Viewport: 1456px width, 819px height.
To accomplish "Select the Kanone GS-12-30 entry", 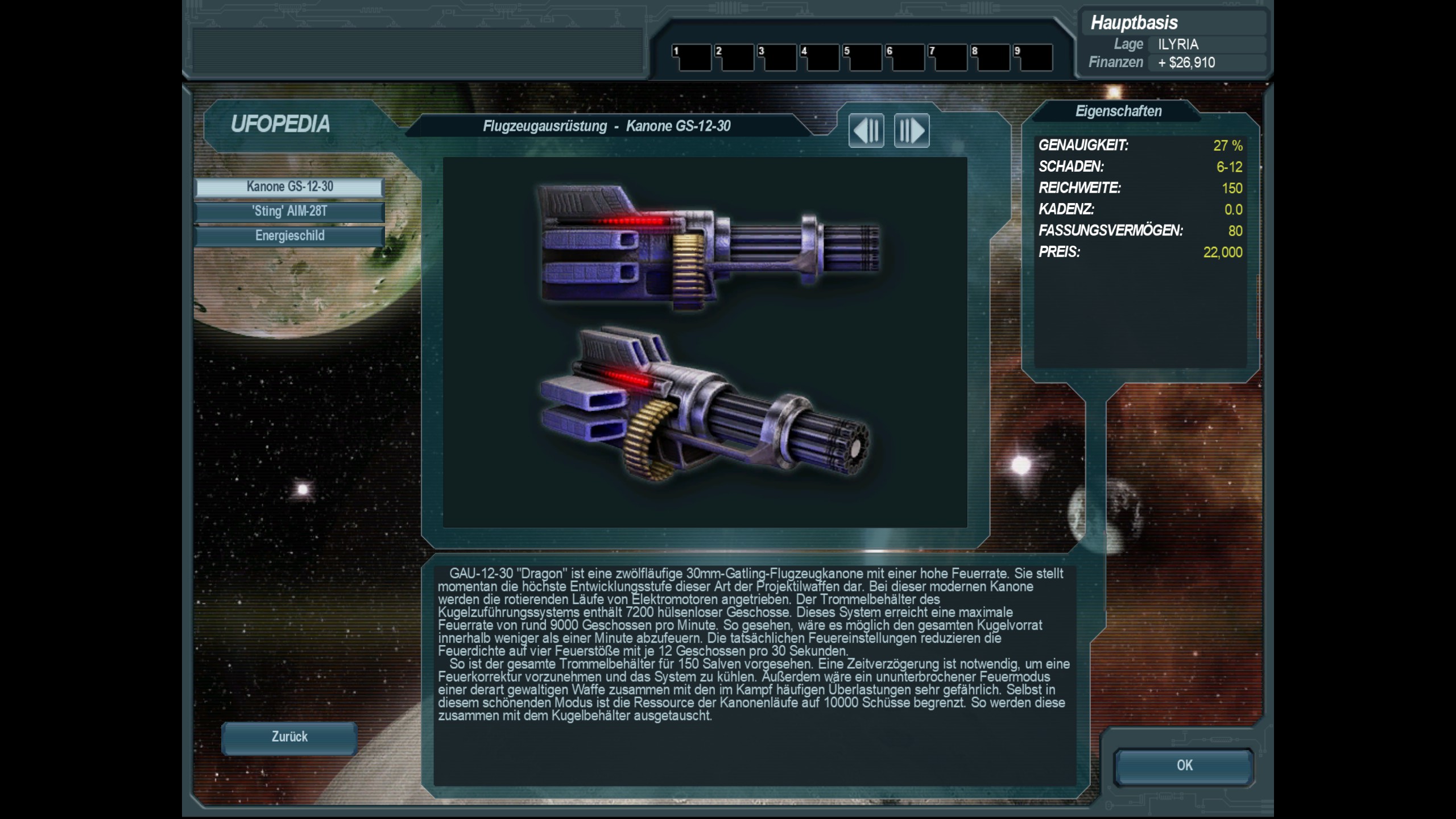I will (289, 187).
